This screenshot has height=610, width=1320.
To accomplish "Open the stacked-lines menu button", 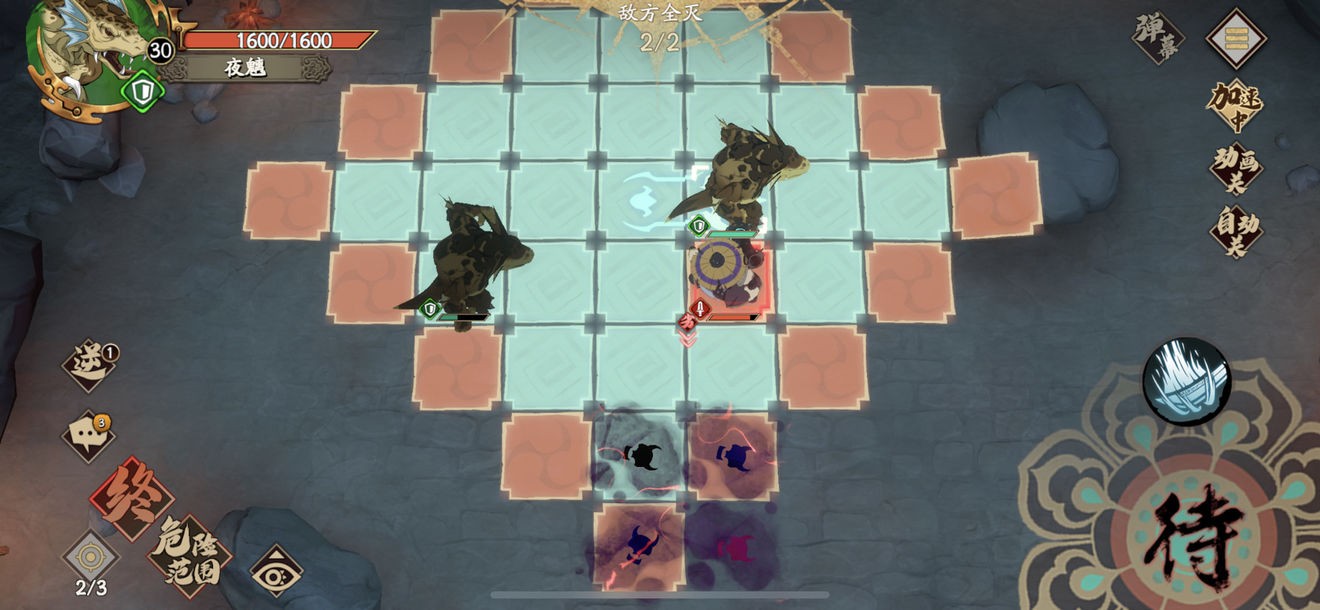I will 1236,39.
